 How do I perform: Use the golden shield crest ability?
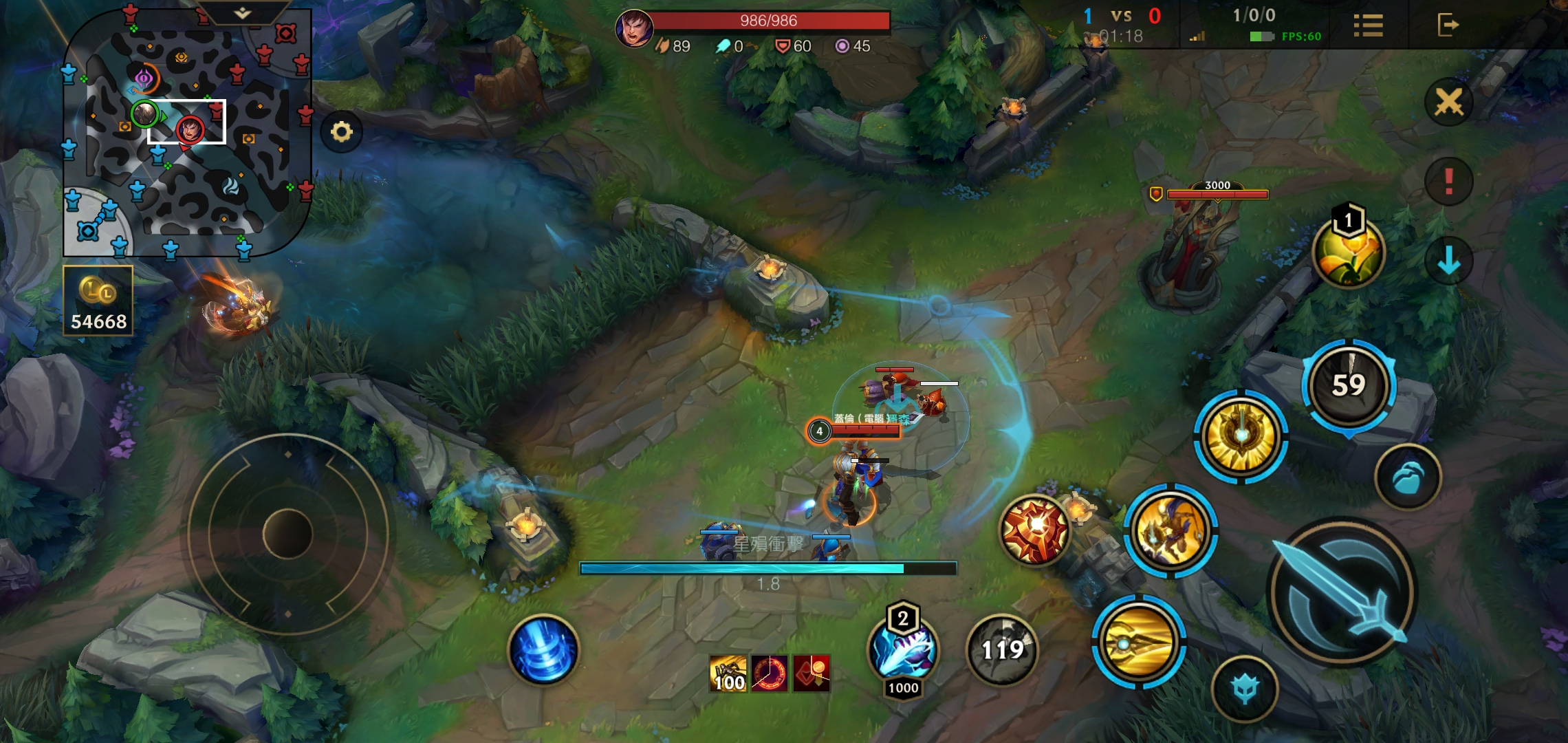click(x=1241, y=436)
